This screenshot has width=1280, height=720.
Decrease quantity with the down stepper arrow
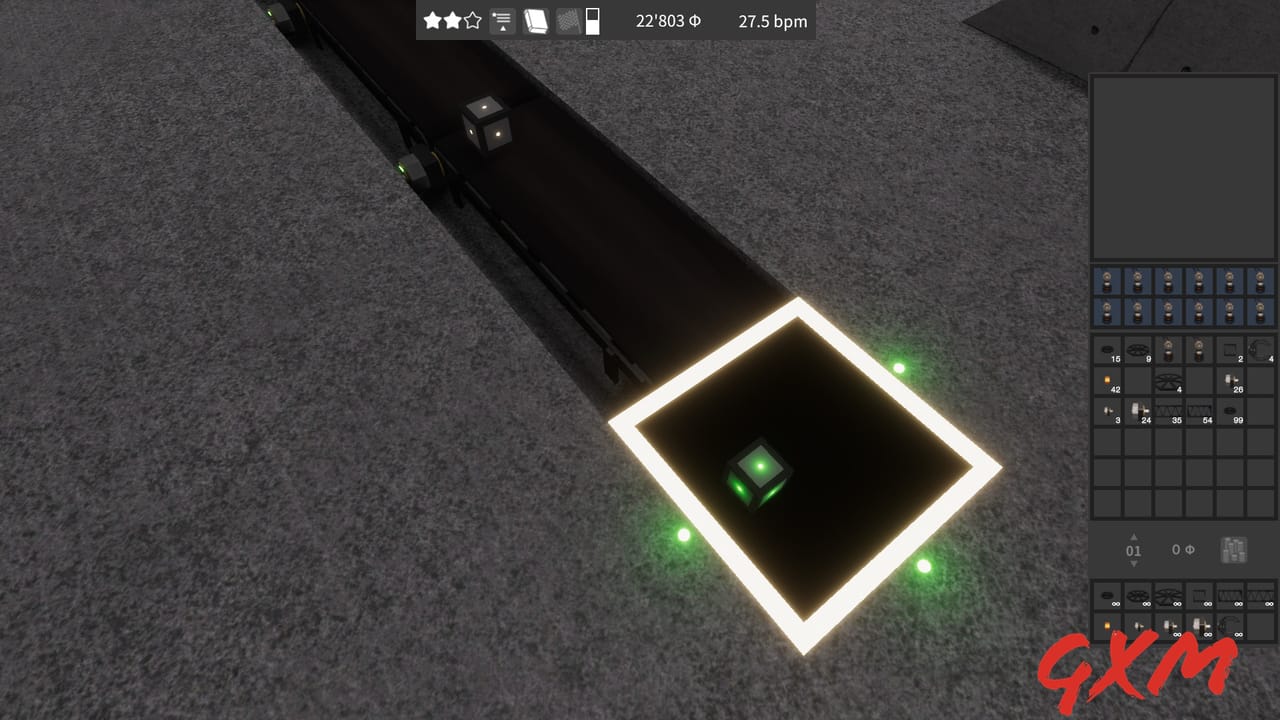(x=1134, y=564)
